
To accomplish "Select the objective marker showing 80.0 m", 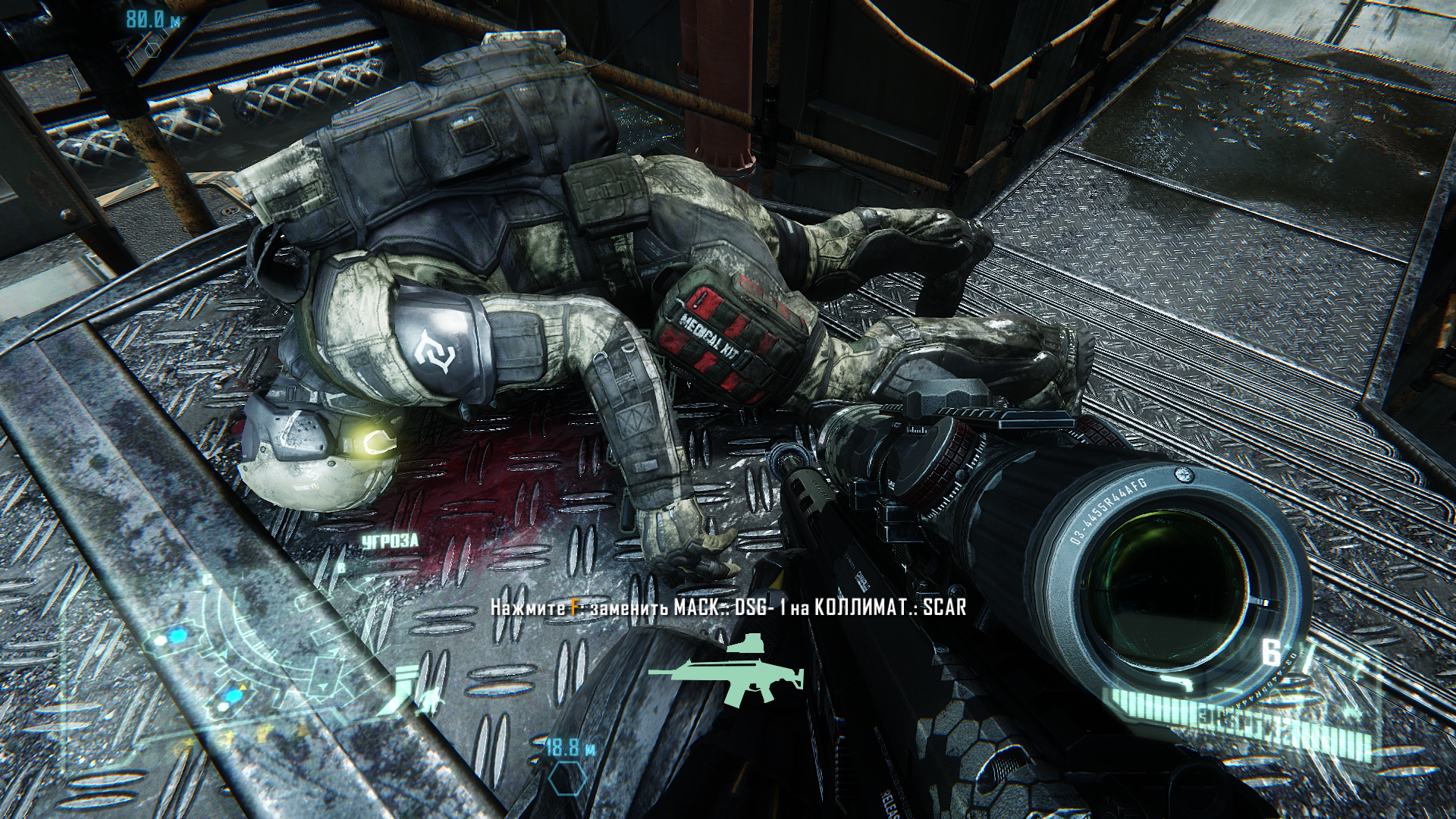I will click(154, 47).
